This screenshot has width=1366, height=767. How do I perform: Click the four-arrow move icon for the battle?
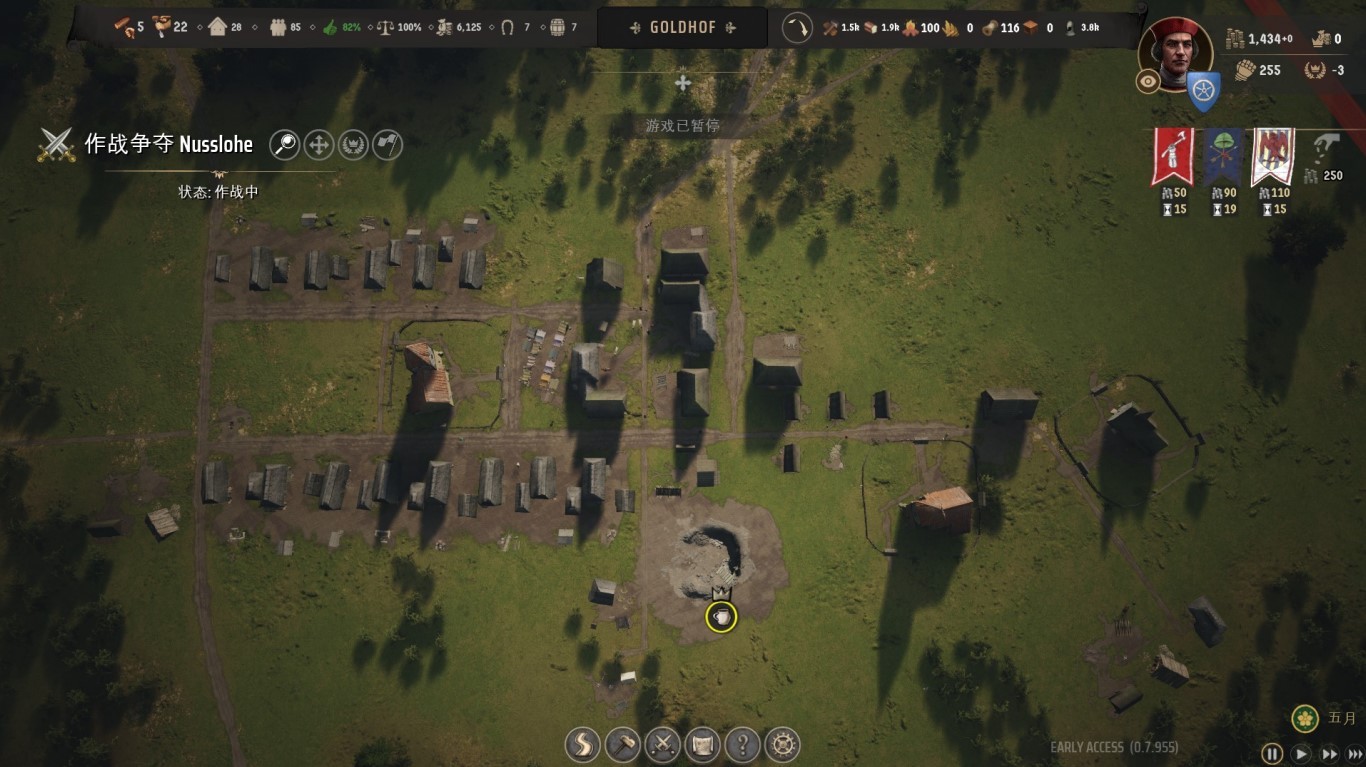[x=318, y=145]
